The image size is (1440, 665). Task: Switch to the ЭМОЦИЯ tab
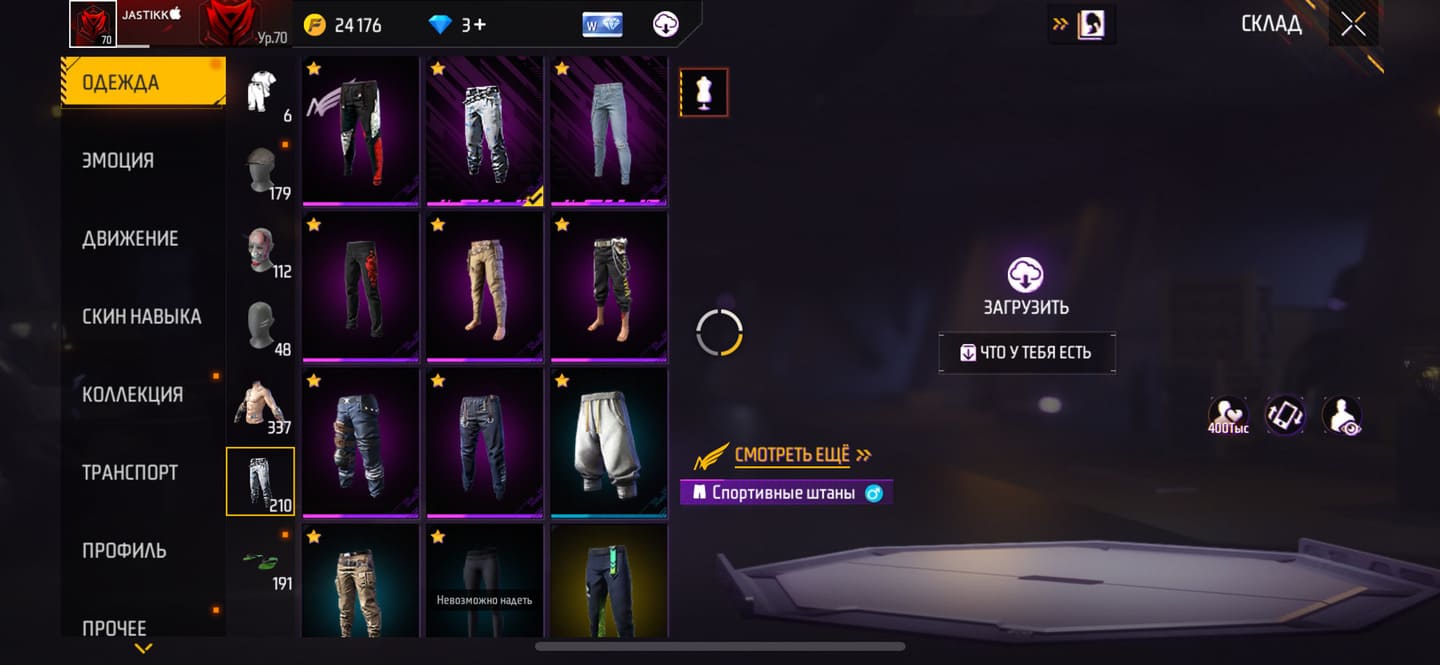coord(118,160)
